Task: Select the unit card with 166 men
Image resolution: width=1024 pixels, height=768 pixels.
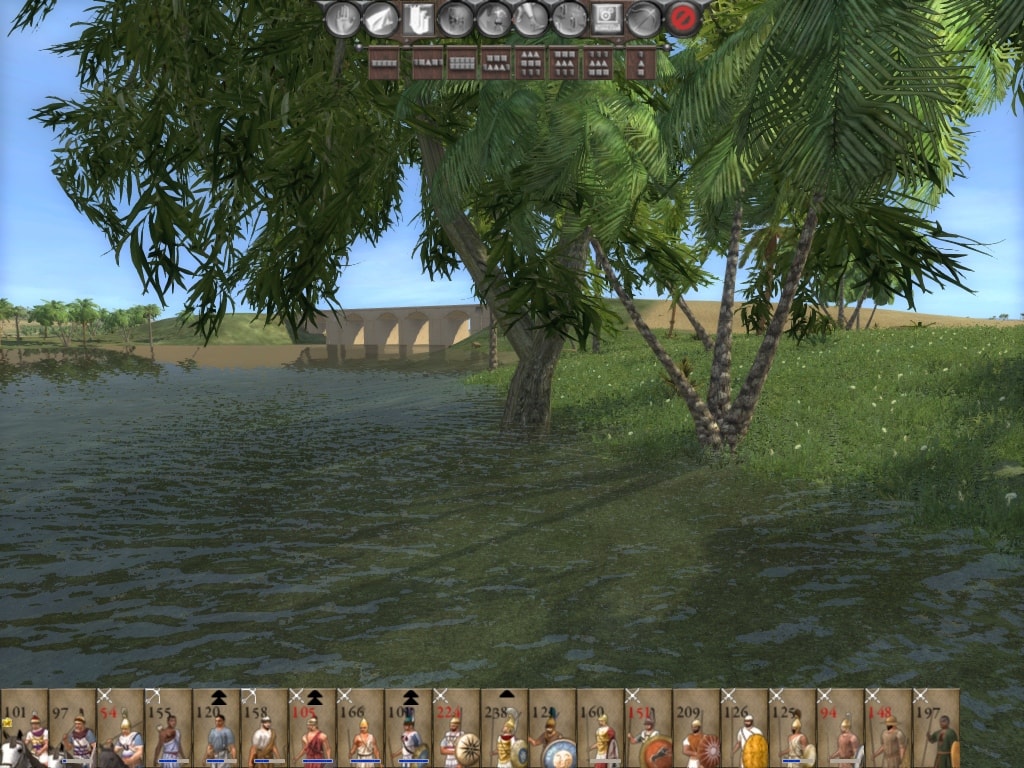Action: tap(360, 729)
